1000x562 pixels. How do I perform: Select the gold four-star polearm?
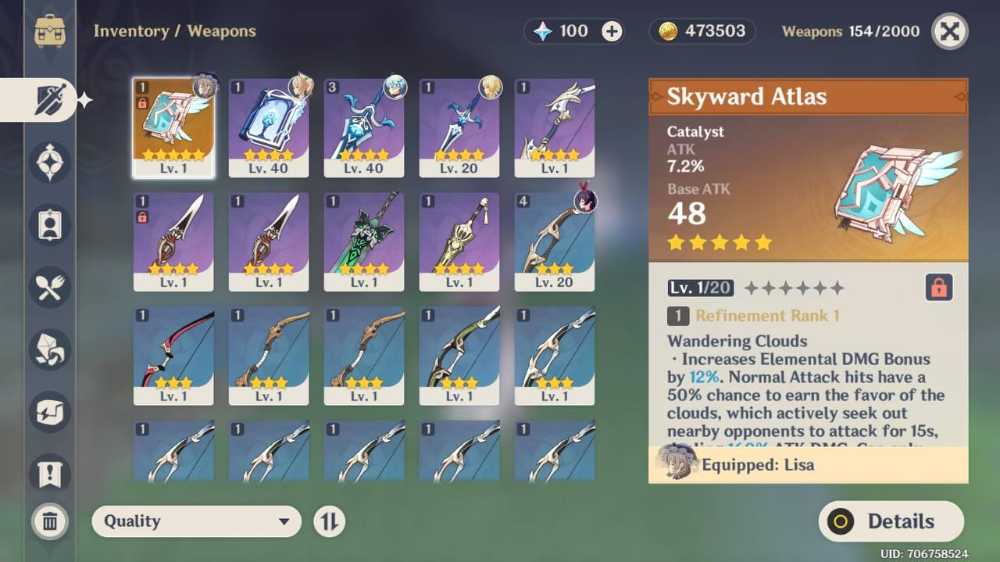tap(459, 241)
